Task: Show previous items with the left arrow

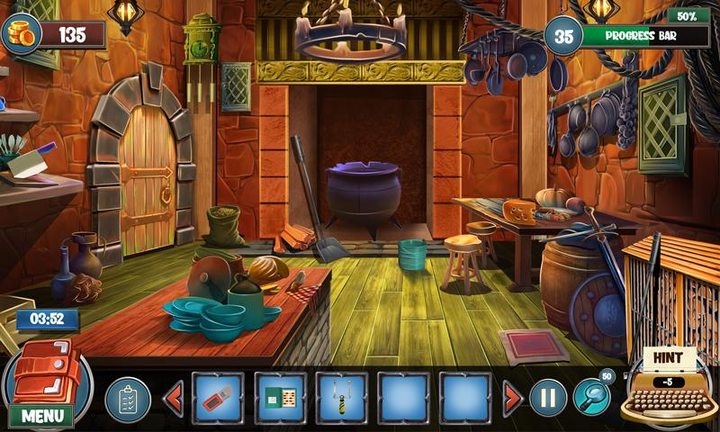Action: [173, 399]
